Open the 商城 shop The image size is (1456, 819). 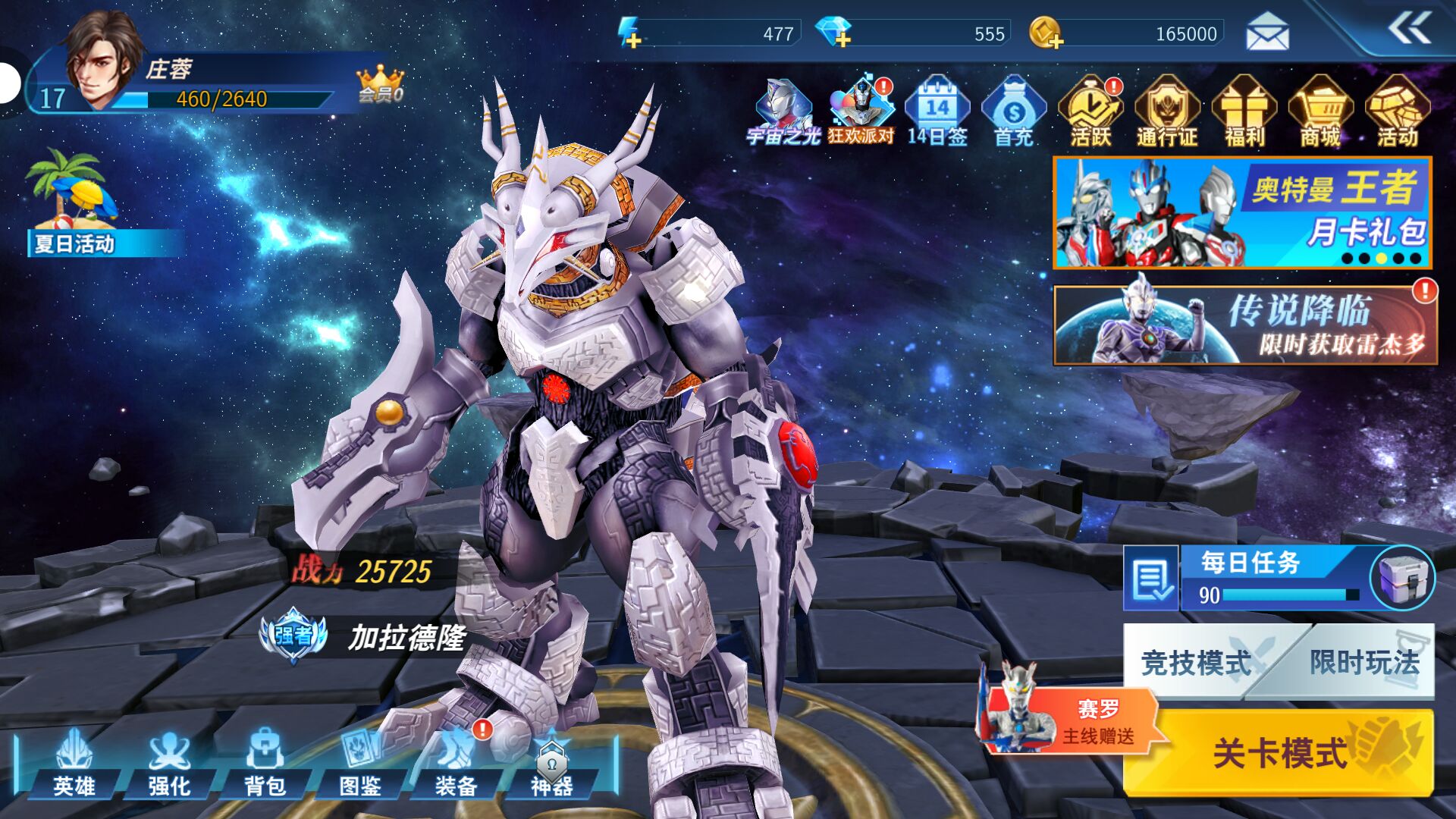click(x=1320, y=111)
